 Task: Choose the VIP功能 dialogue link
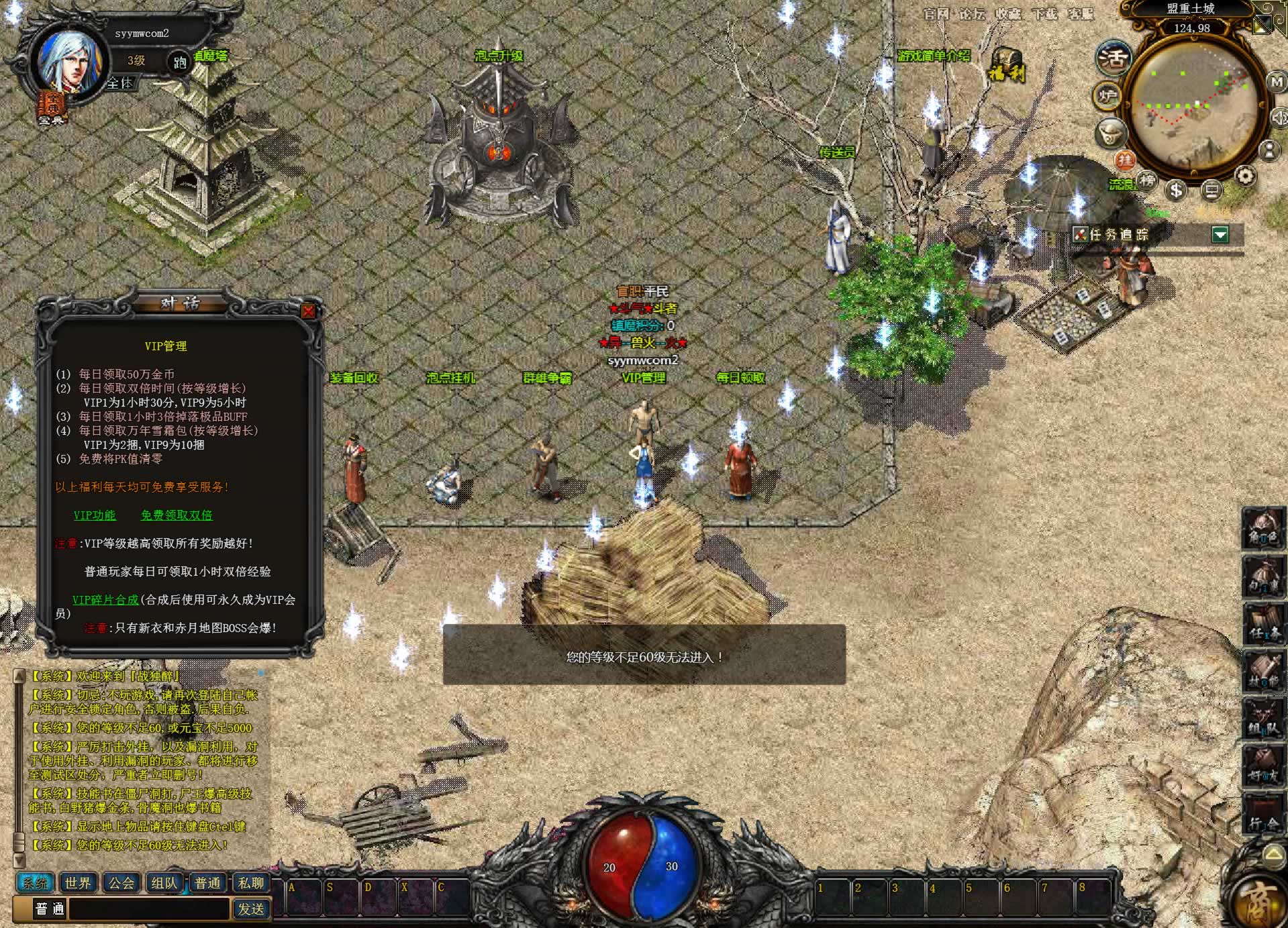[x=95, y=515]
